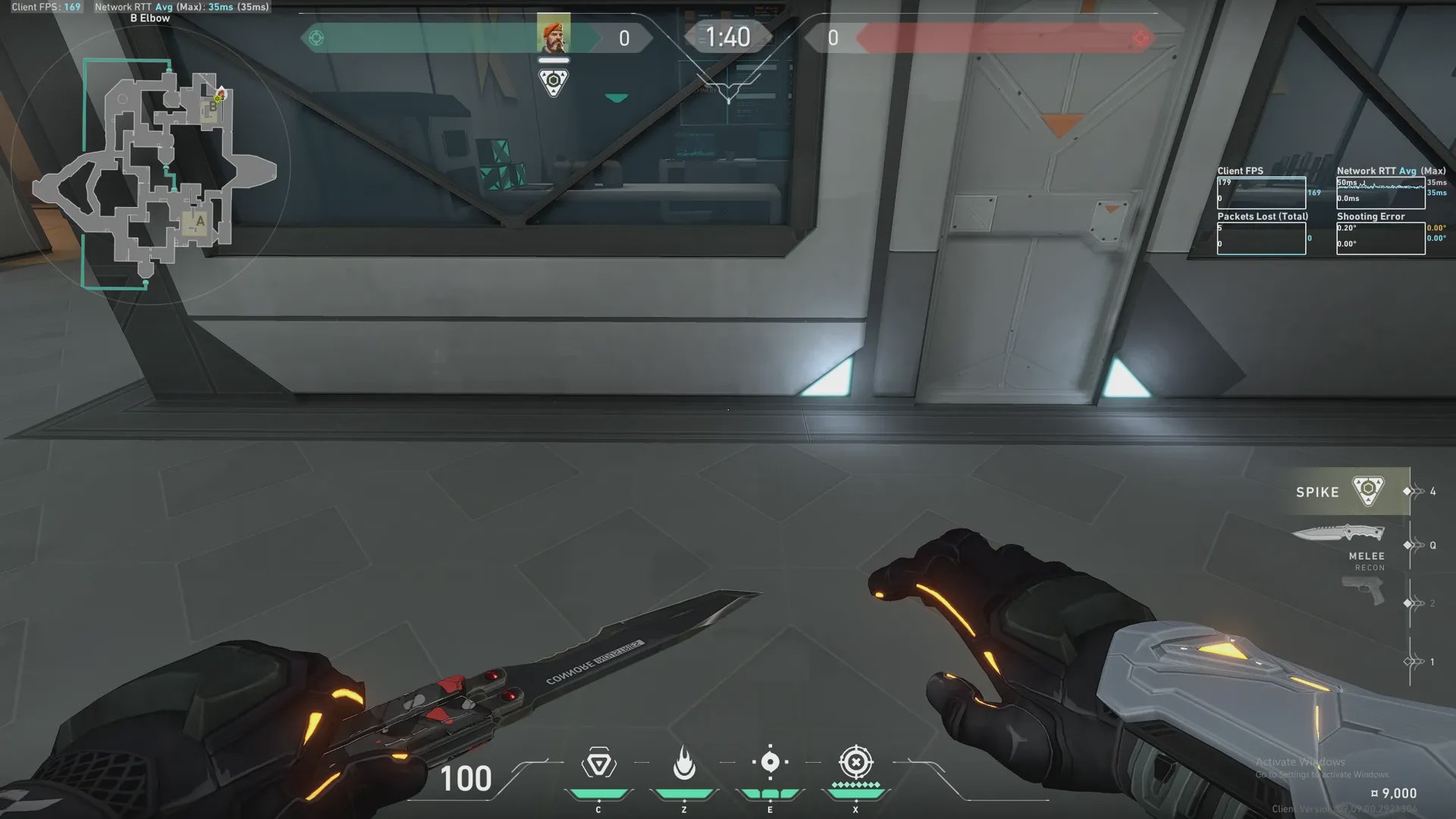The width and height of the screenshot is (1456, 819).
Task: Click the Client FPS performance graph
Action: [x=1261, y=193]
